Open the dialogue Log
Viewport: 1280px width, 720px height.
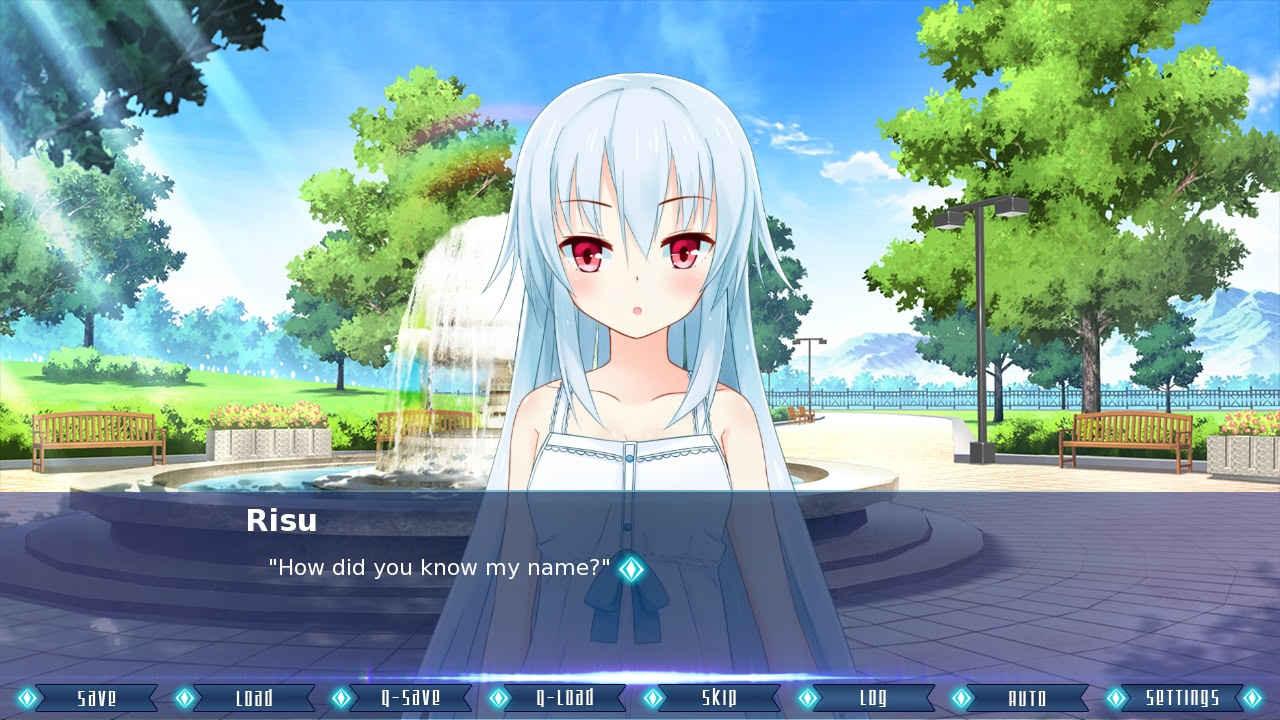point(873,698)
